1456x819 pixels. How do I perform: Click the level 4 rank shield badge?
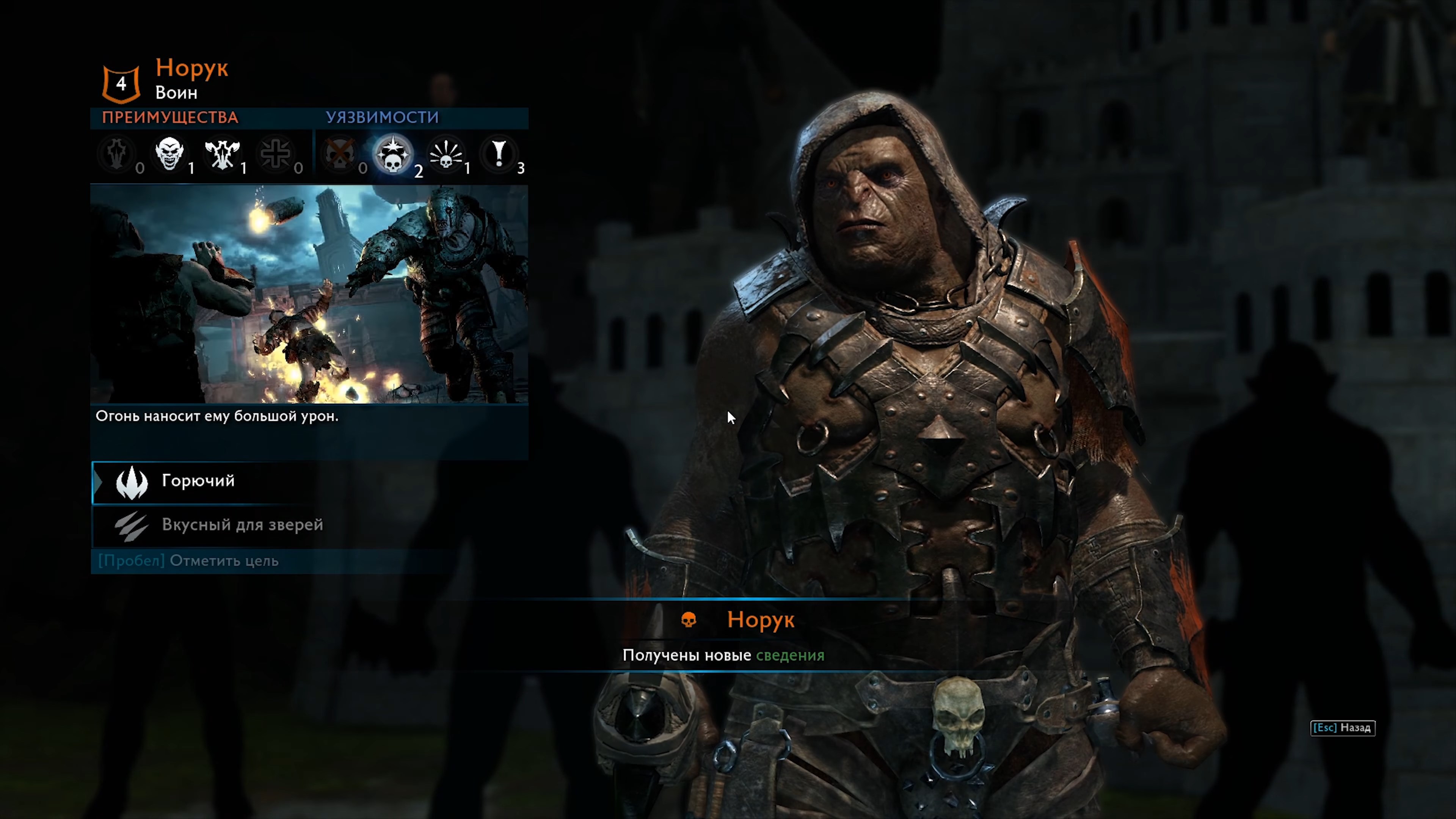point(121,83)
